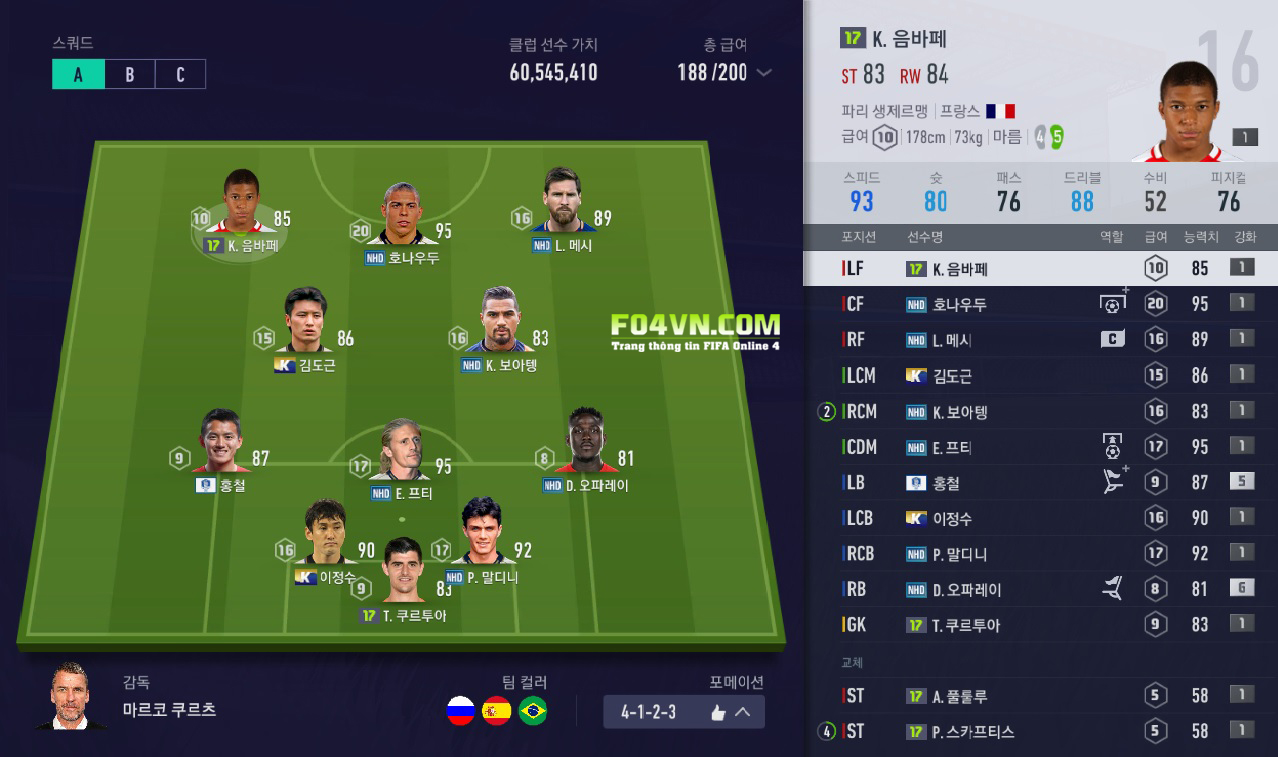Select the LF K. Mbappé list row
Viewport: 1278px width, 757px height.
click(1040, 268)
